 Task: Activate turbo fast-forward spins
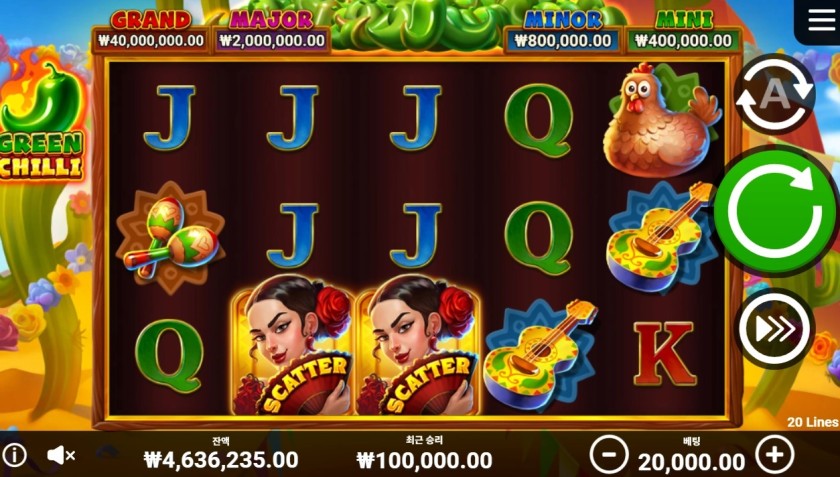coord(774,328)
